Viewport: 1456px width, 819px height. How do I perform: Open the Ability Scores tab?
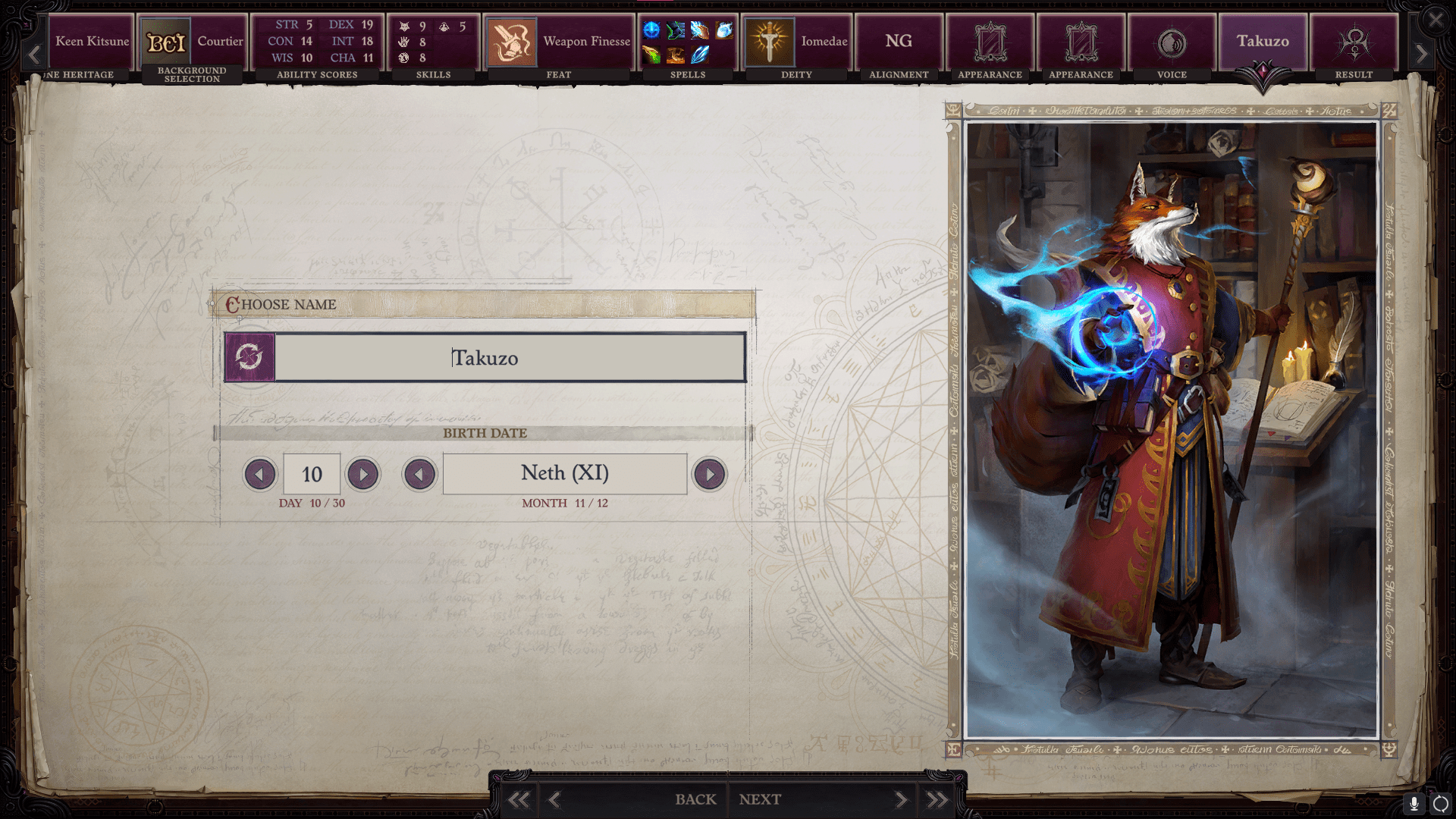click(317, 45)
